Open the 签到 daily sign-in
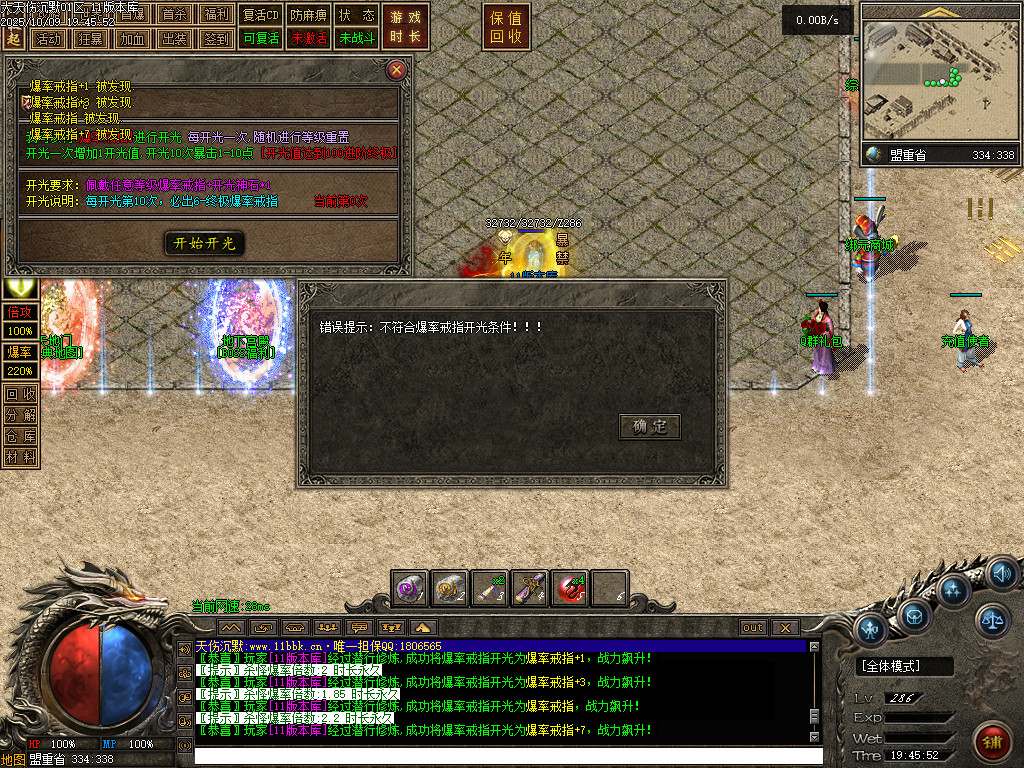The height and width of the screenshot is (768, 1024). click(x=216, y=39)
